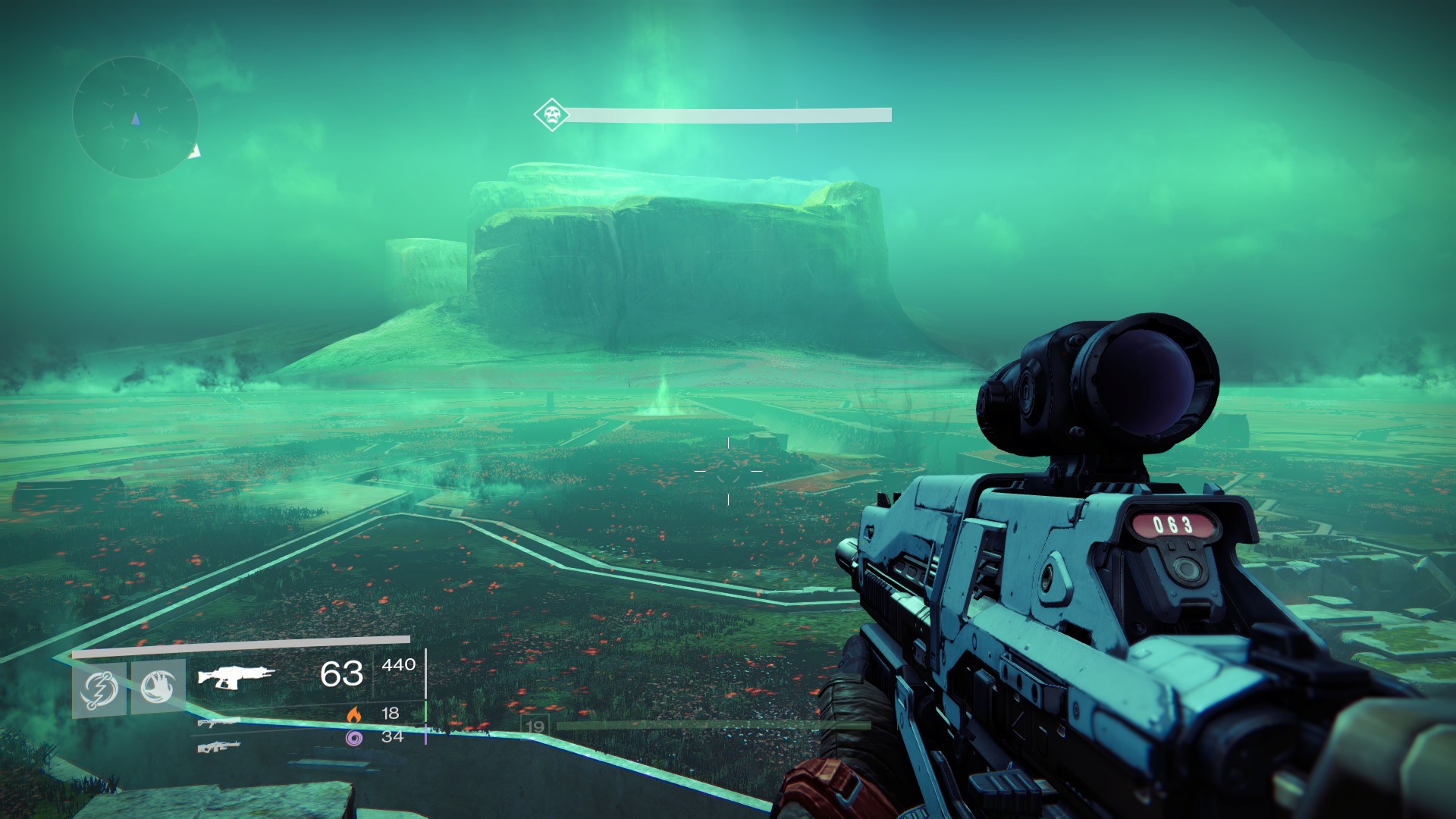
Task: Click the level 19 badge
Action: pos(535,726)
